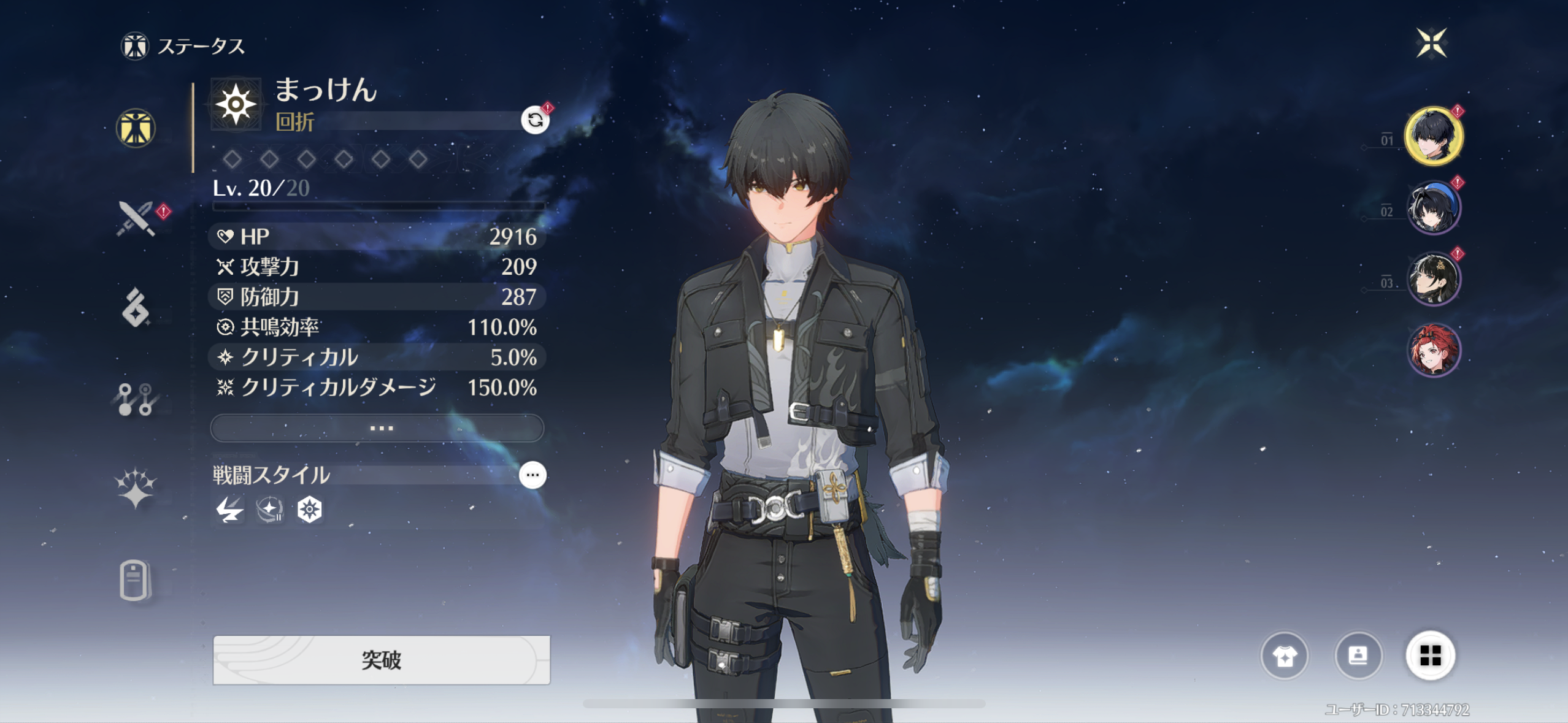The image size is (1568, 723).
Task: Click the portrait card button beside the shirt
Action: point(1358,656)
